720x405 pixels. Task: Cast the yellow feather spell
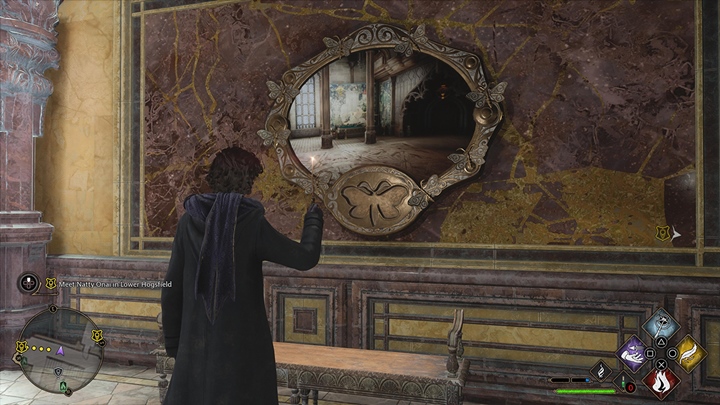click(690, 352)
